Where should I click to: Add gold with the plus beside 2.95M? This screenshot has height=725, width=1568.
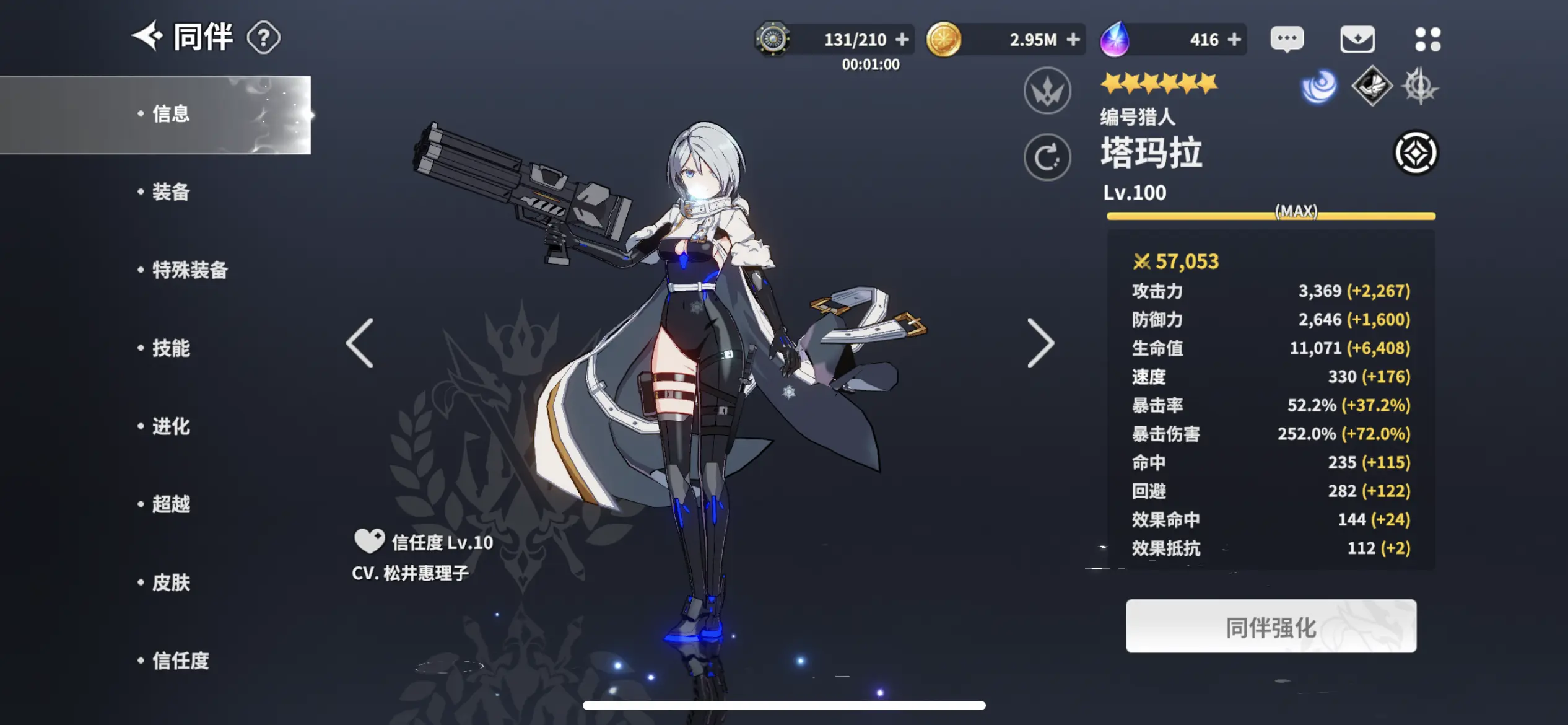tap(1073, 40)
